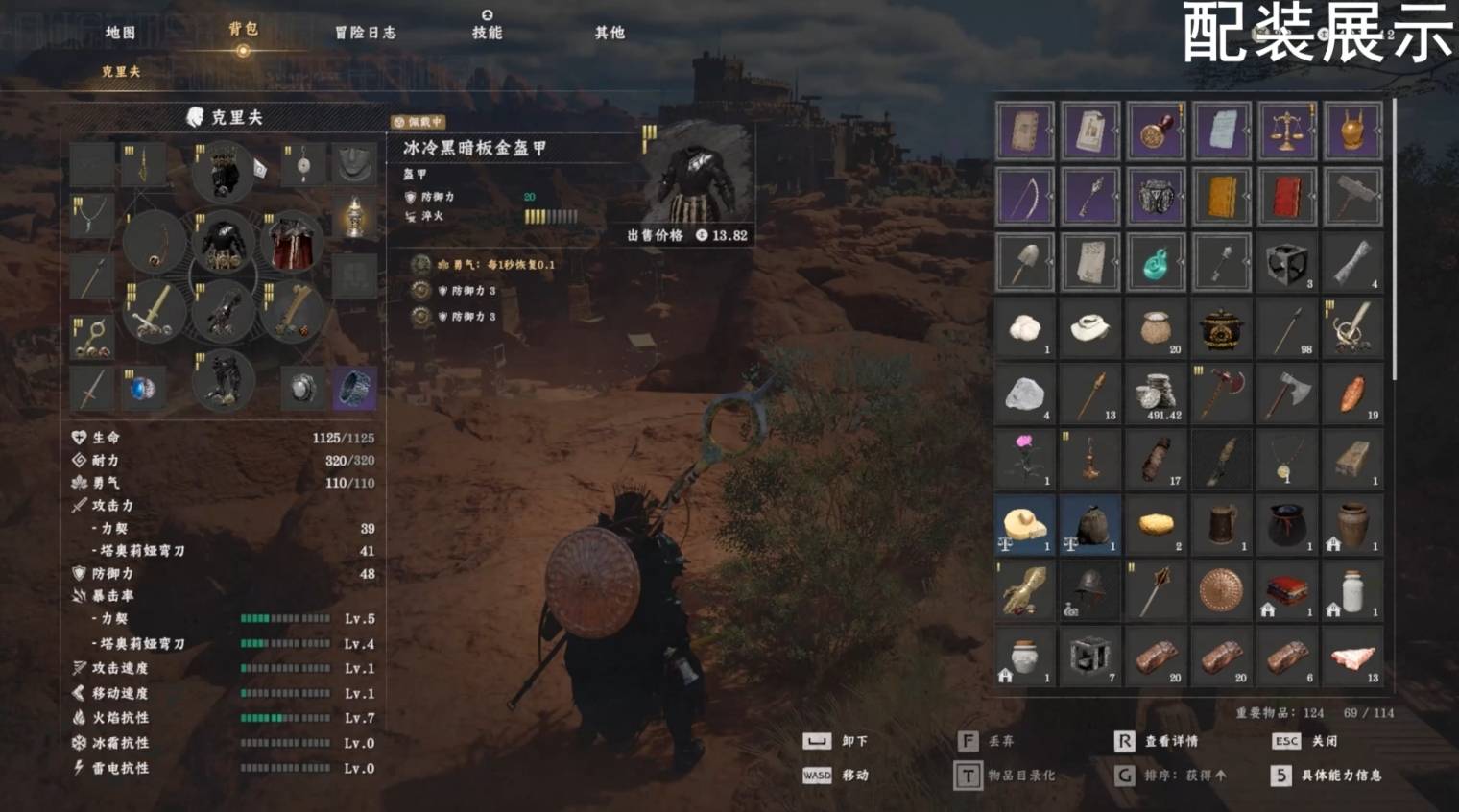The image size is (1459, 812).
Task: Switch to the 地图 map tab
Action: pos(120,33)
